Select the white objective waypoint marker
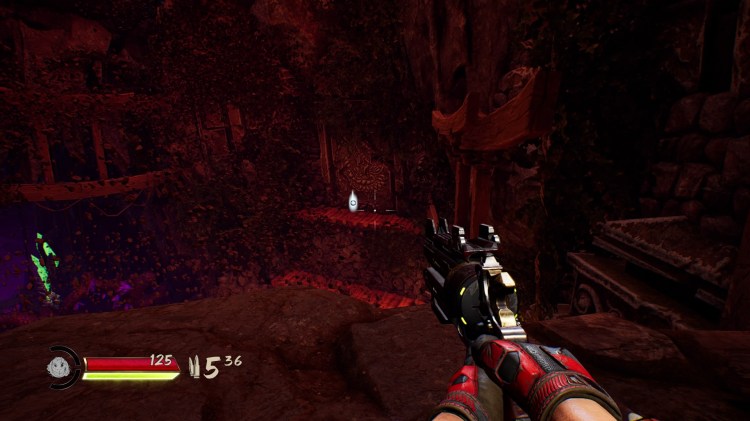750x421 pixels. (353, 202)
